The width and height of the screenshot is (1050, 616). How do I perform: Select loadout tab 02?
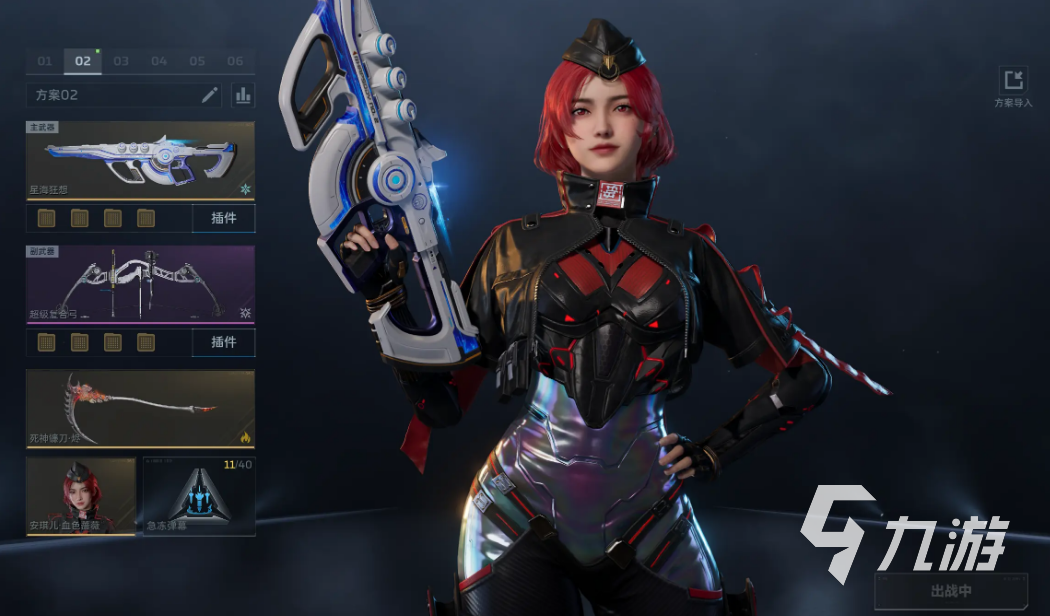click(83, 61)
